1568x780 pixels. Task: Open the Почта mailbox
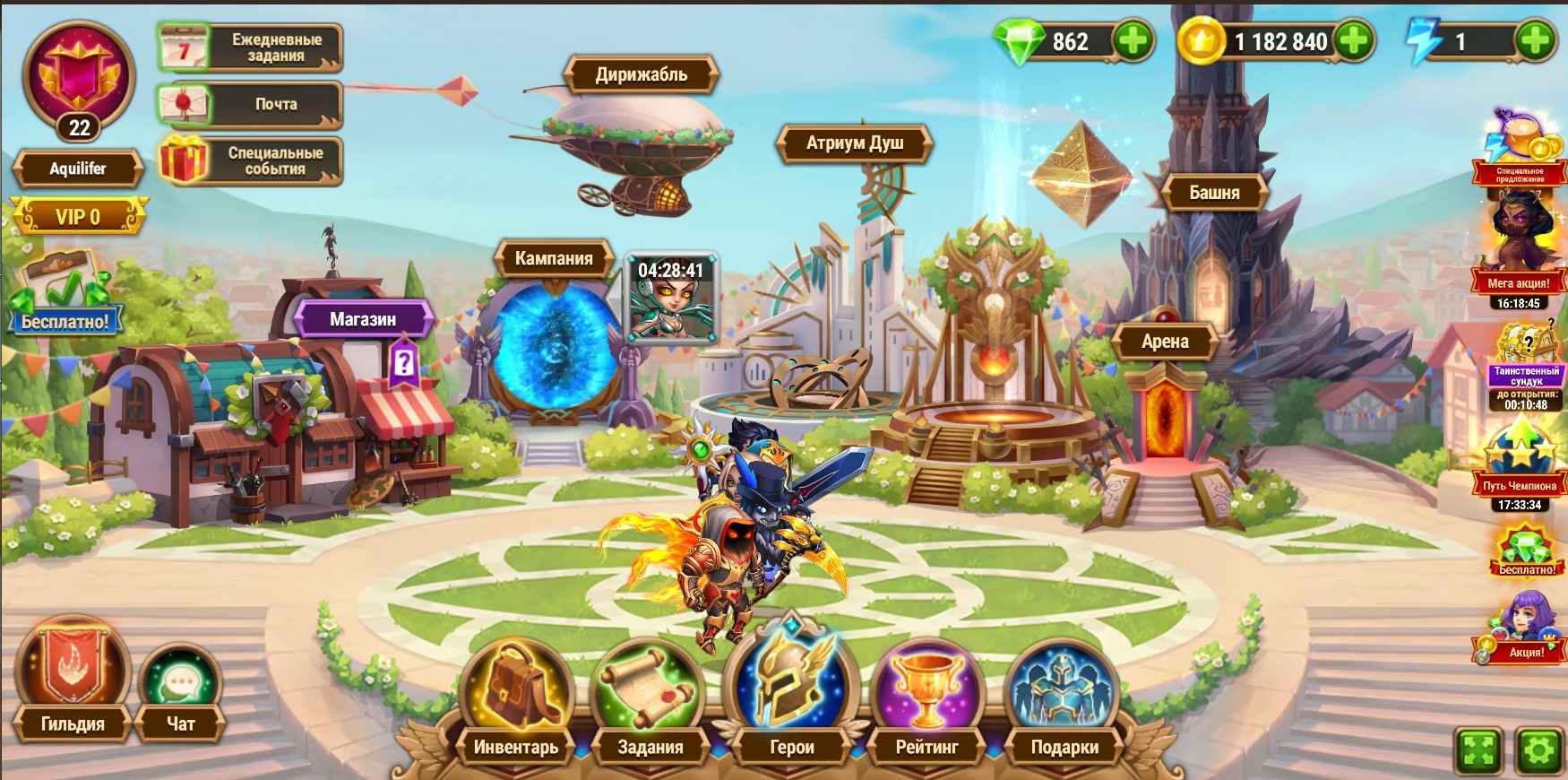tap(251, 104)
